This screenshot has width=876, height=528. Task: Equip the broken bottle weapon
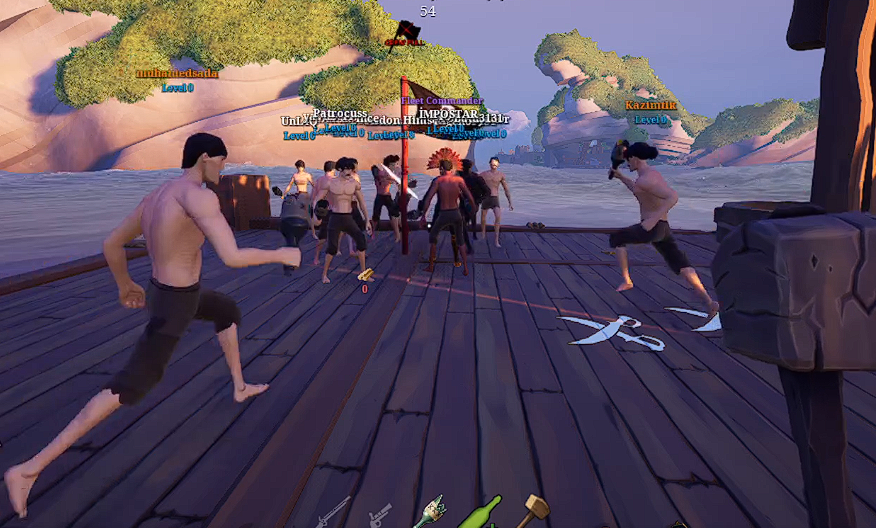431,511
